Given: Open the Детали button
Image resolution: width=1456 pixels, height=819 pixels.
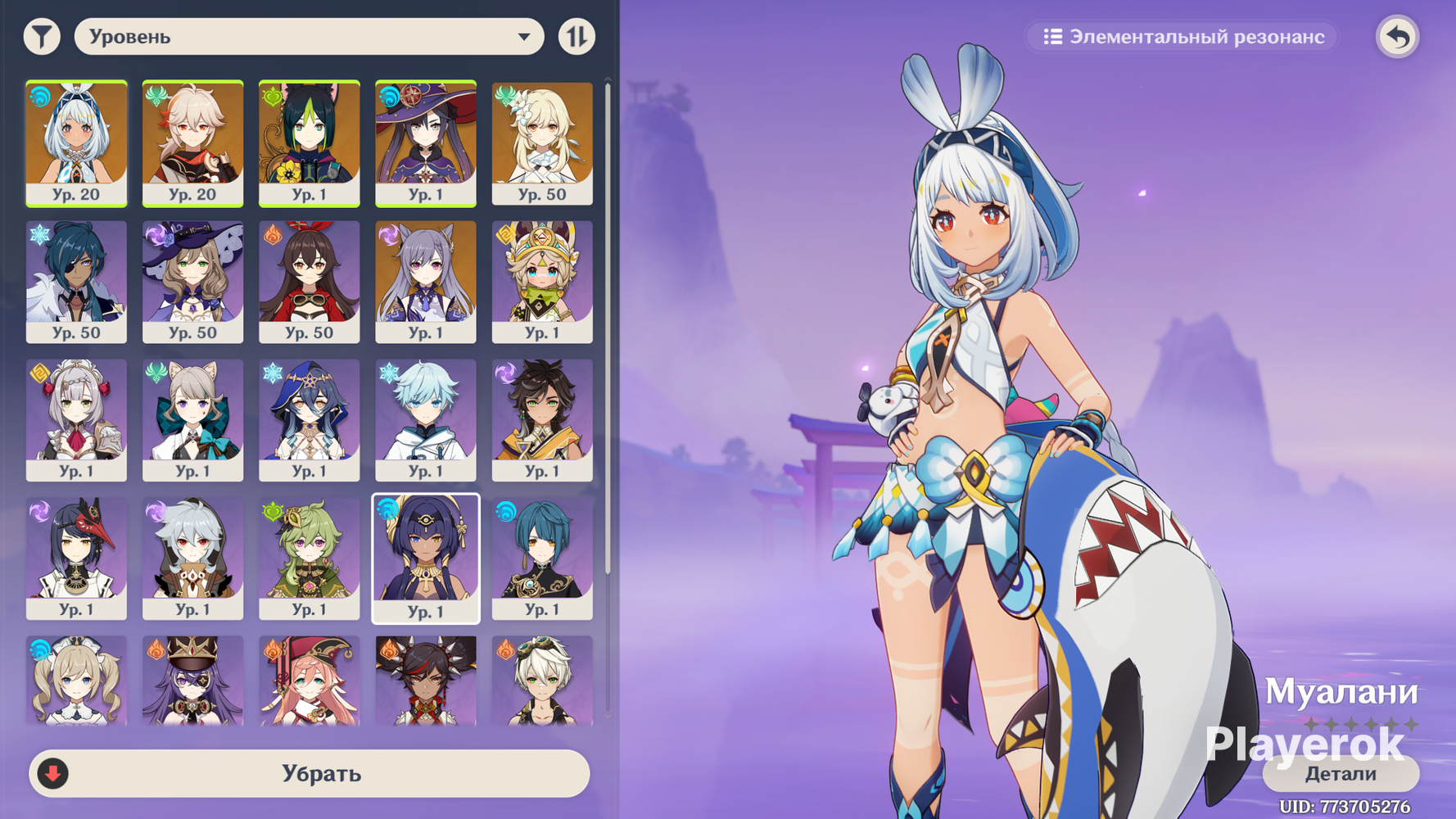Looking at the screenshot, I should 1341,773.
